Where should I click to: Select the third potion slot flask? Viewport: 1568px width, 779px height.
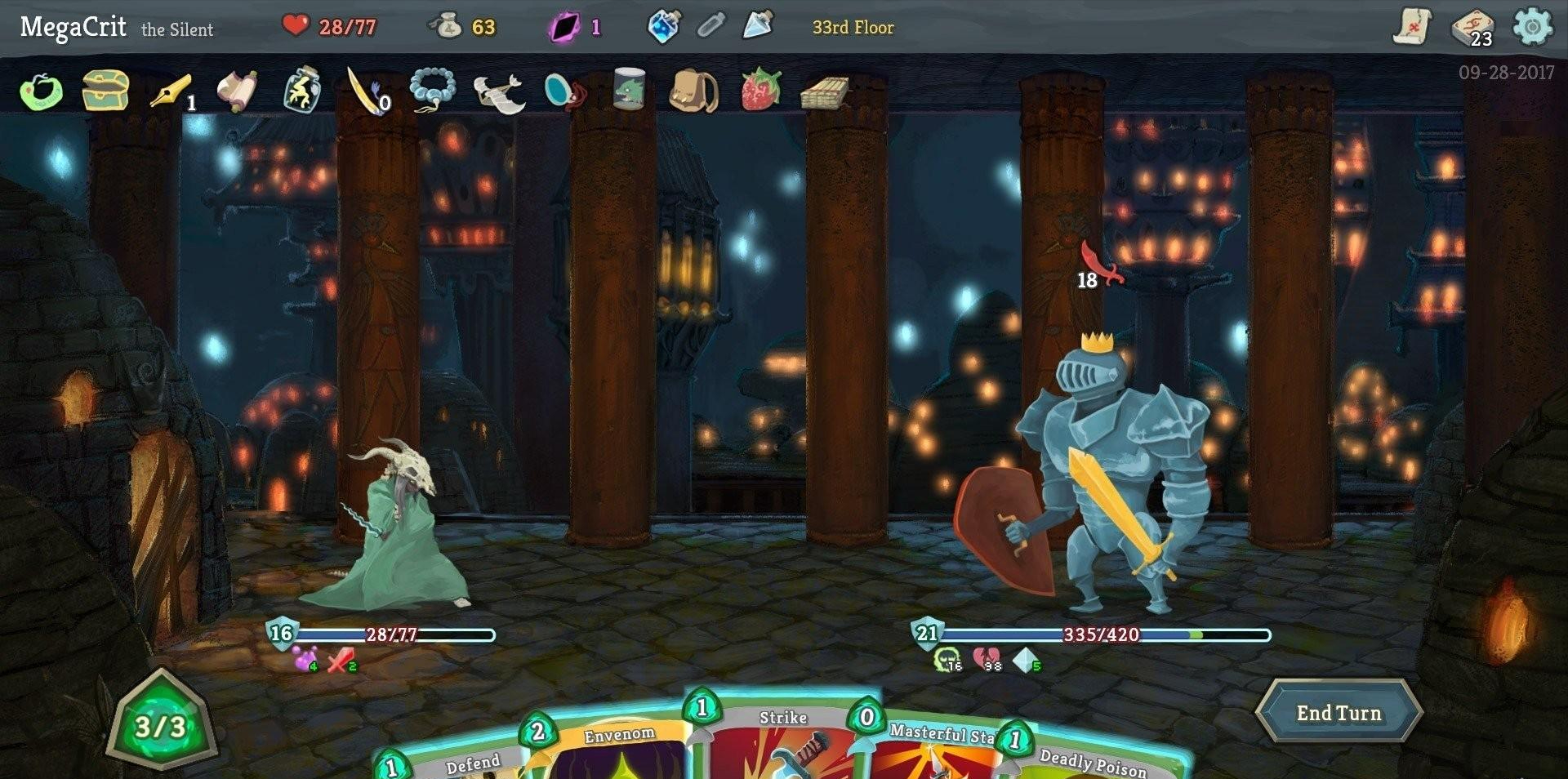click(757, 27)
